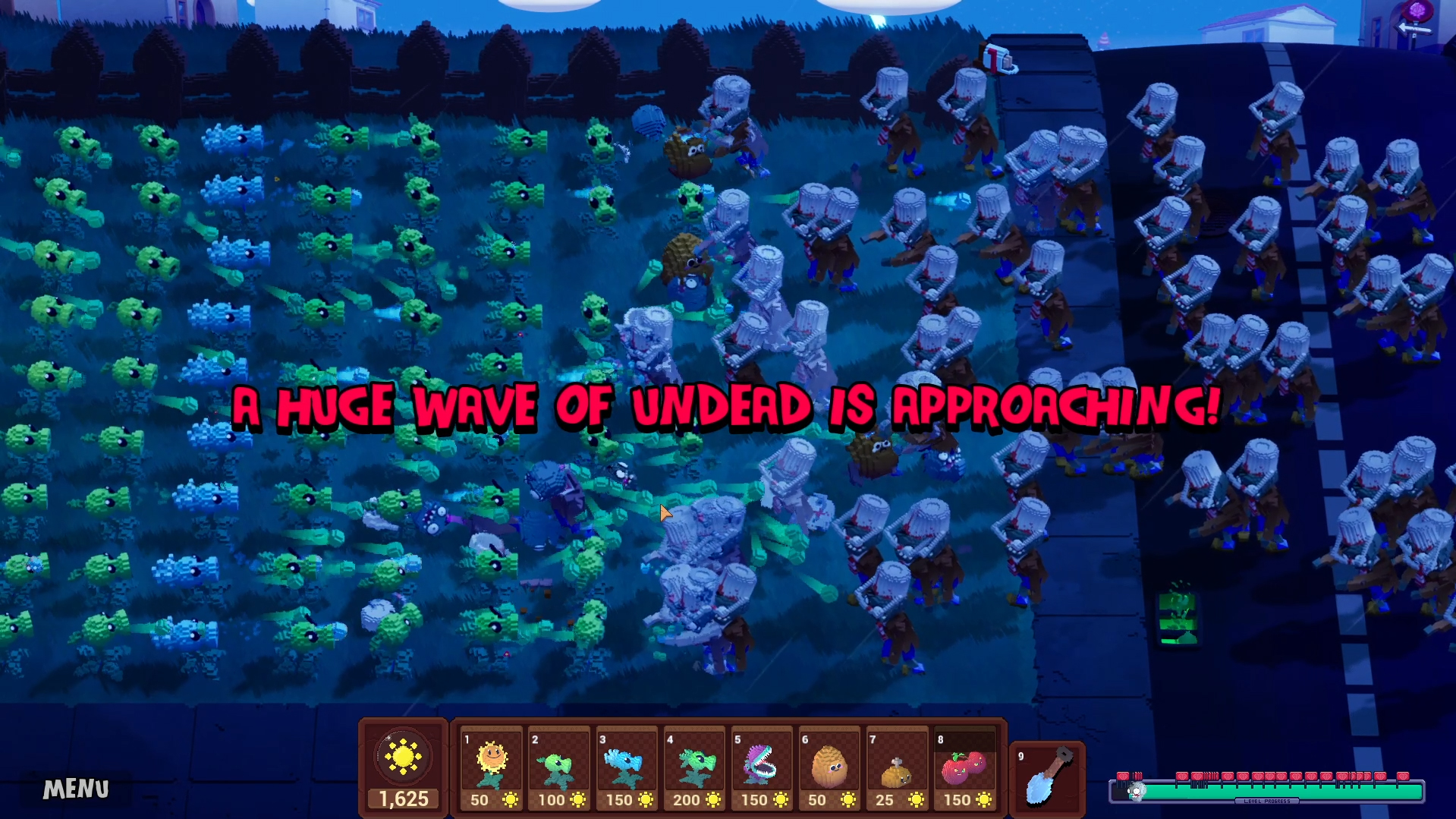Select the Peashooter in slot 2

[558, 763]
